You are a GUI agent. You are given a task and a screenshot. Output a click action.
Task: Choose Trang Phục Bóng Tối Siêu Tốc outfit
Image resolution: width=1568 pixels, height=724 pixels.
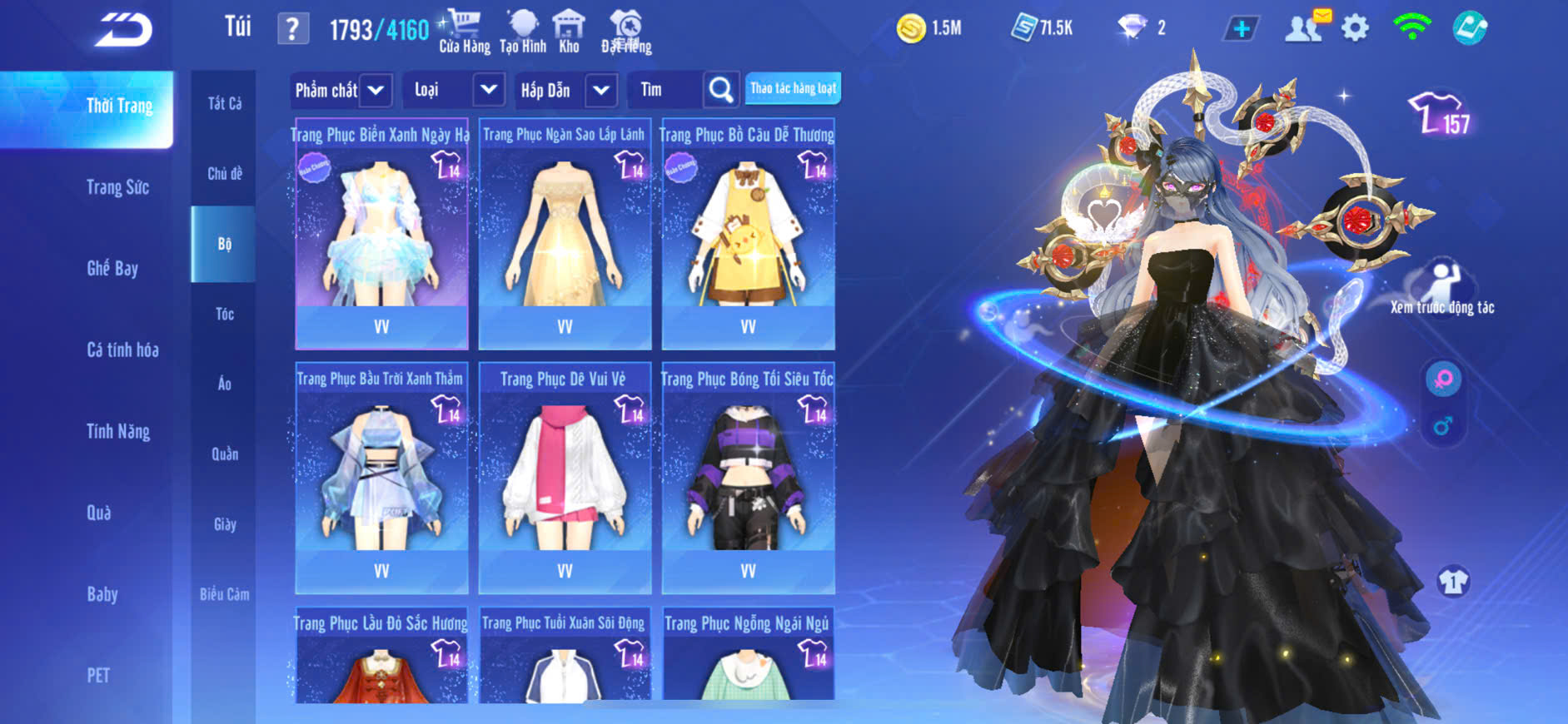pyautogui.click(x=748, y=479)
